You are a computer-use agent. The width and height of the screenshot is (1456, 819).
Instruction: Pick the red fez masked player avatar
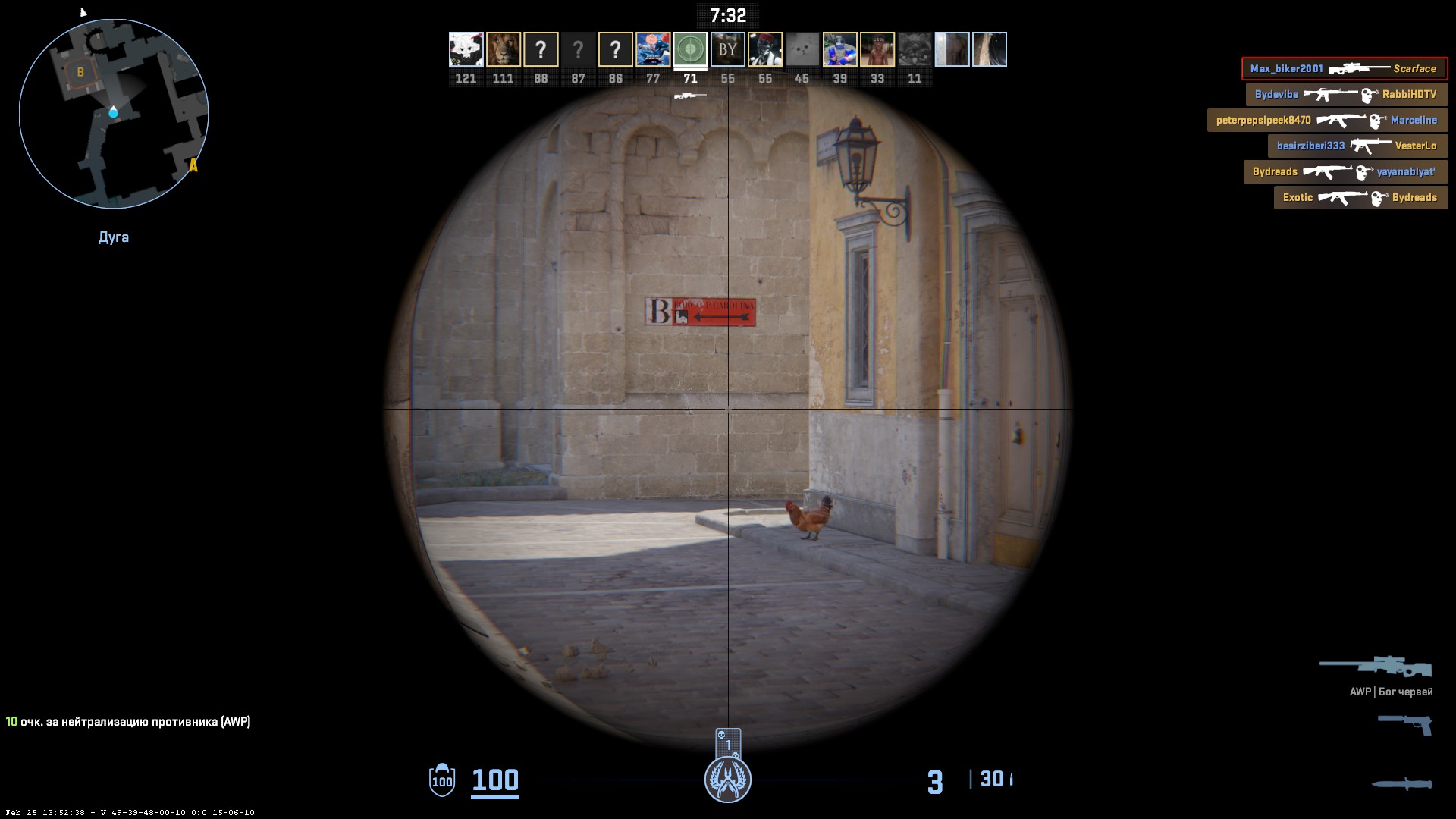[x=764, y=49]
